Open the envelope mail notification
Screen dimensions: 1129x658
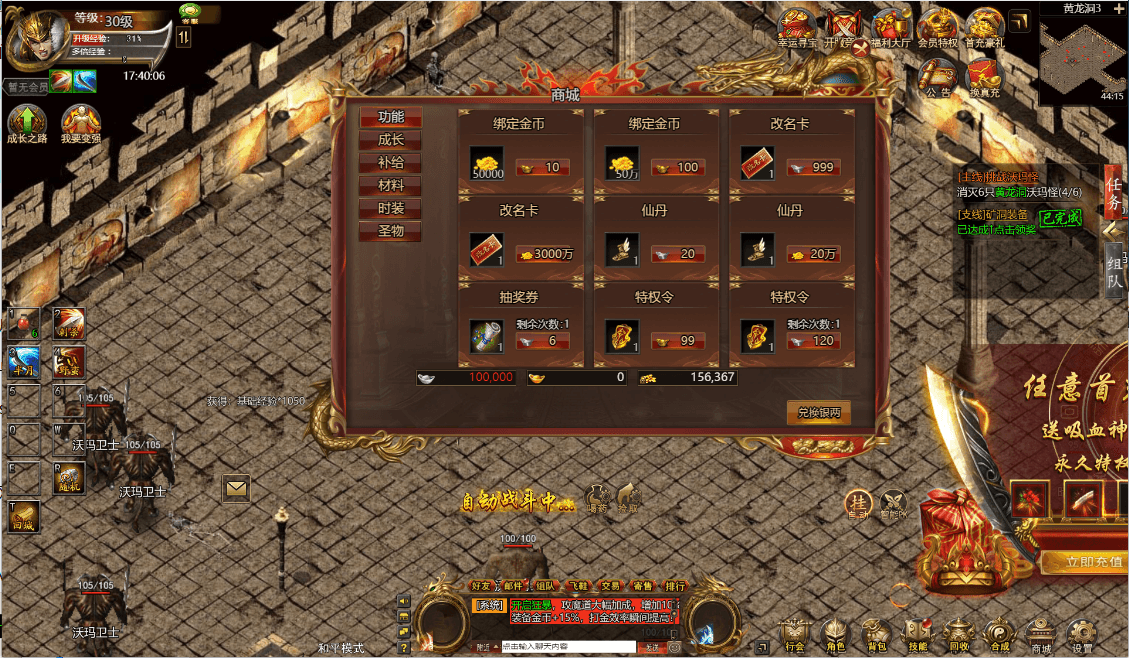point(236,488)
